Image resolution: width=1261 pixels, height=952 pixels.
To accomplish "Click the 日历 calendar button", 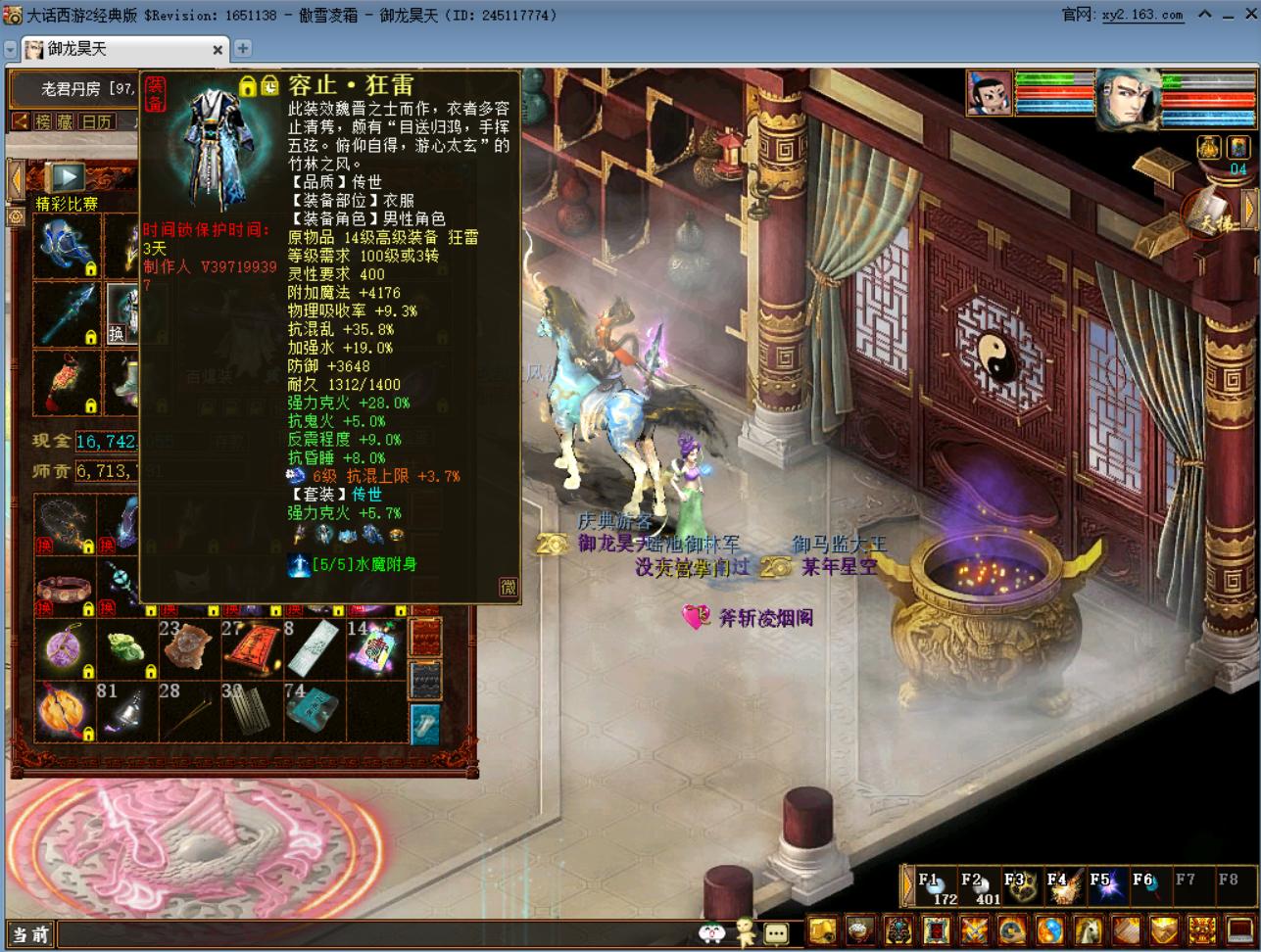I will (x=96, y=121).
